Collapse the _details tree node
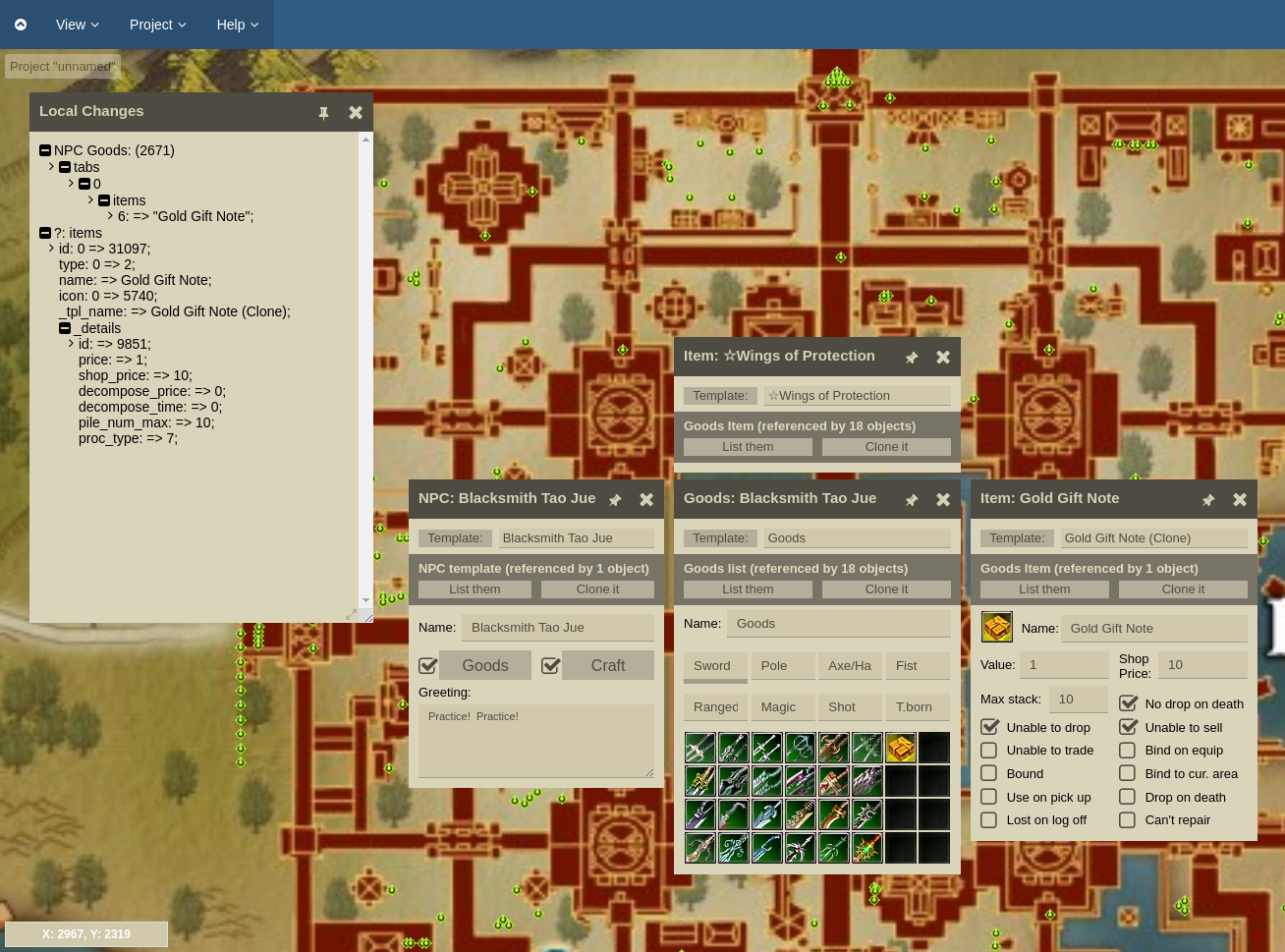Image resolution: width=1285 pixels, height=952 pixels. coord(65,328)
